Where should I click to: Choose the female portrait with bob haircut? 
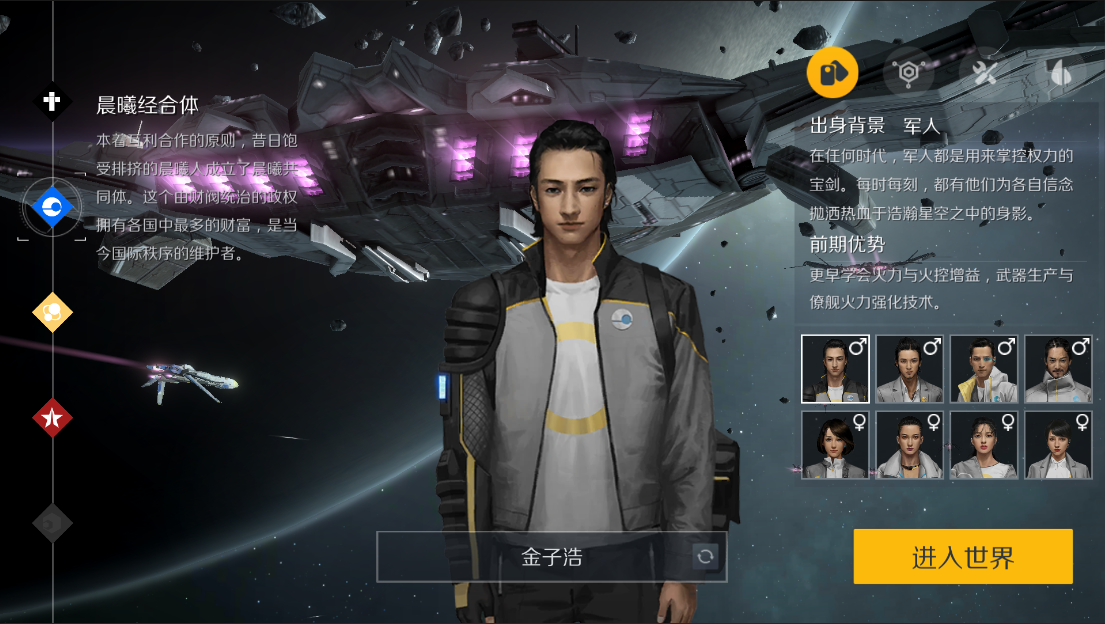click(835, 445)
